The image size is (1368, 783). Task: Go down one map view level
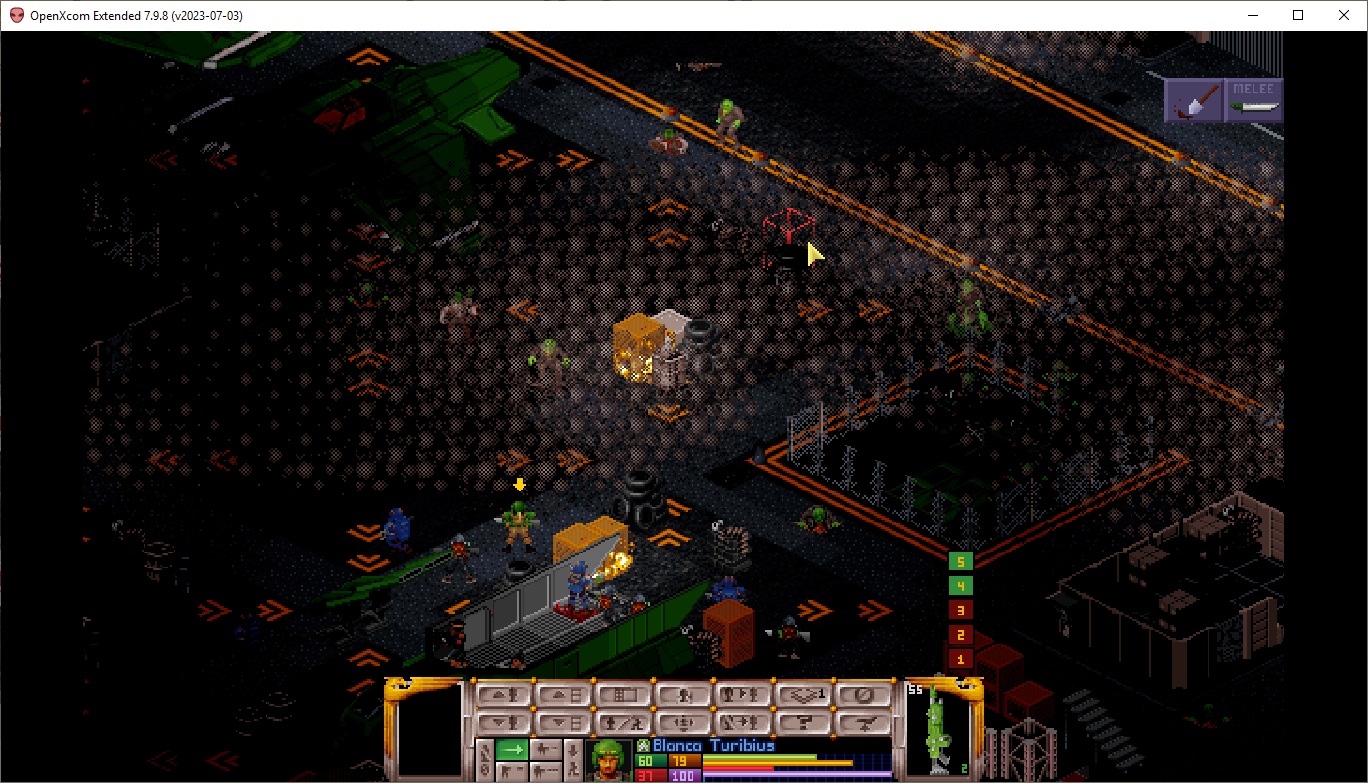[564, 720]
